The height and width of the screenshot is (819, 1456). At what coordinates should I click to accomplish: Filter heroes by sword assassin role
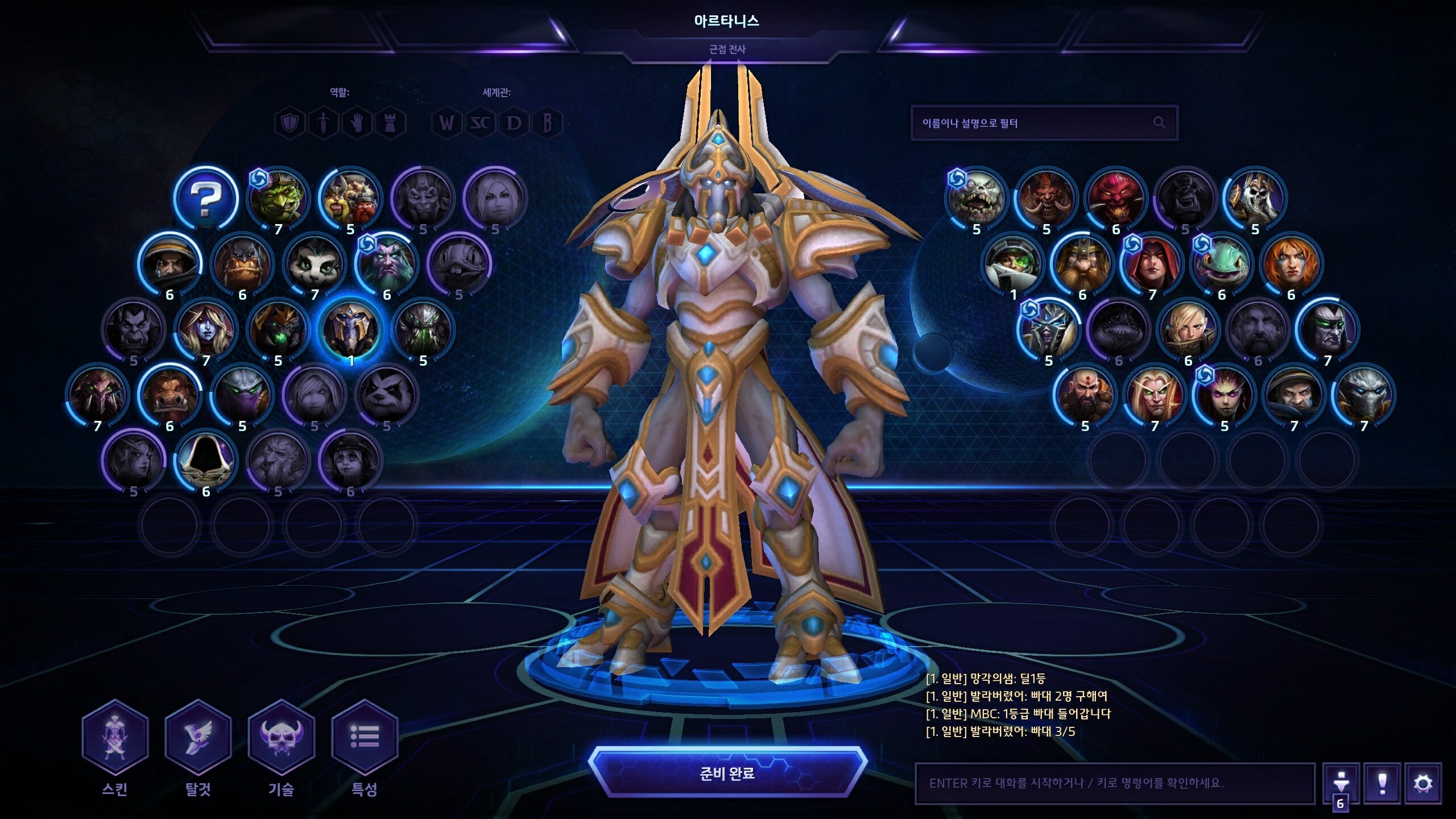(x=323, y=123)
